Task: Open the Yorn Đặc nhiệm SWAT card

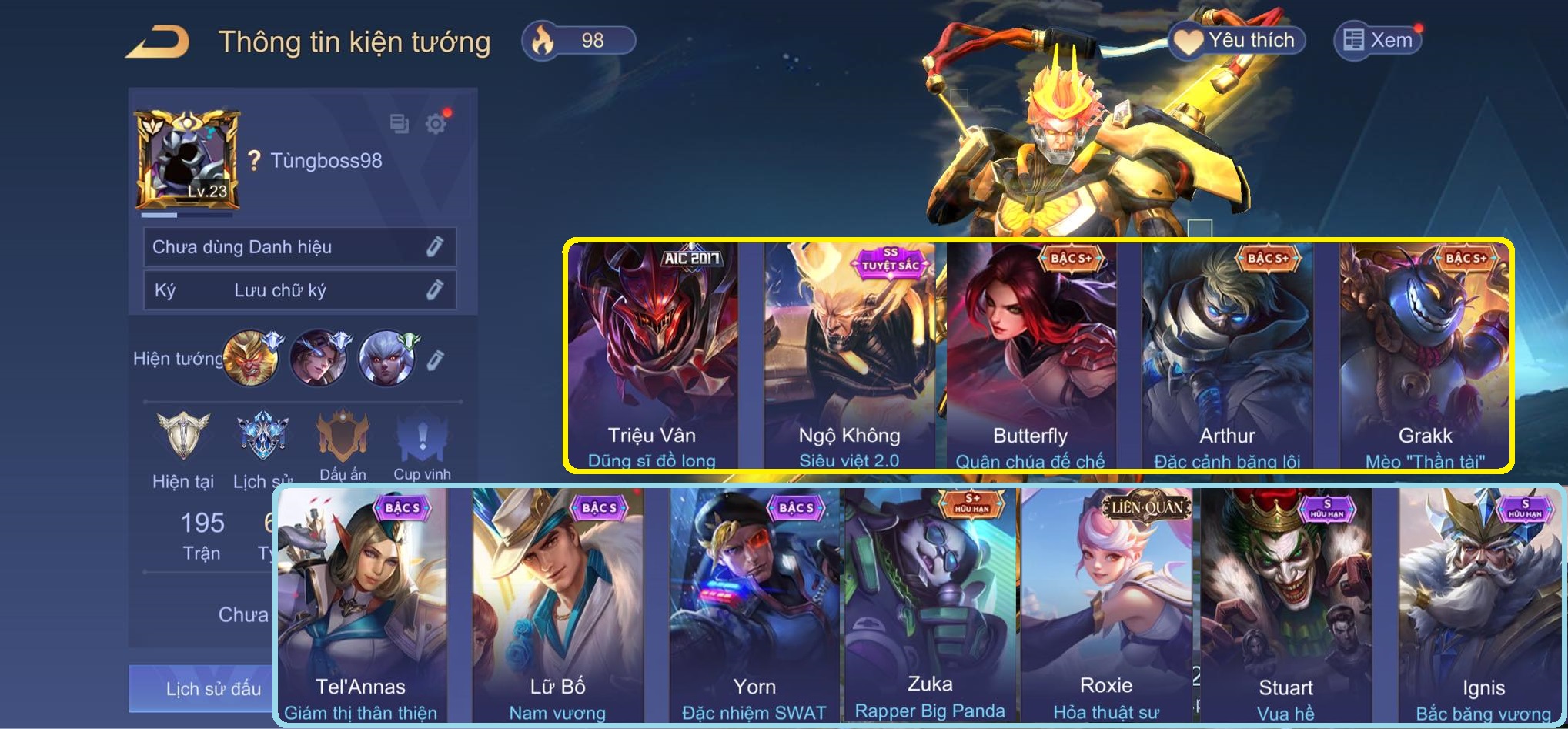Action: point(754,604)
